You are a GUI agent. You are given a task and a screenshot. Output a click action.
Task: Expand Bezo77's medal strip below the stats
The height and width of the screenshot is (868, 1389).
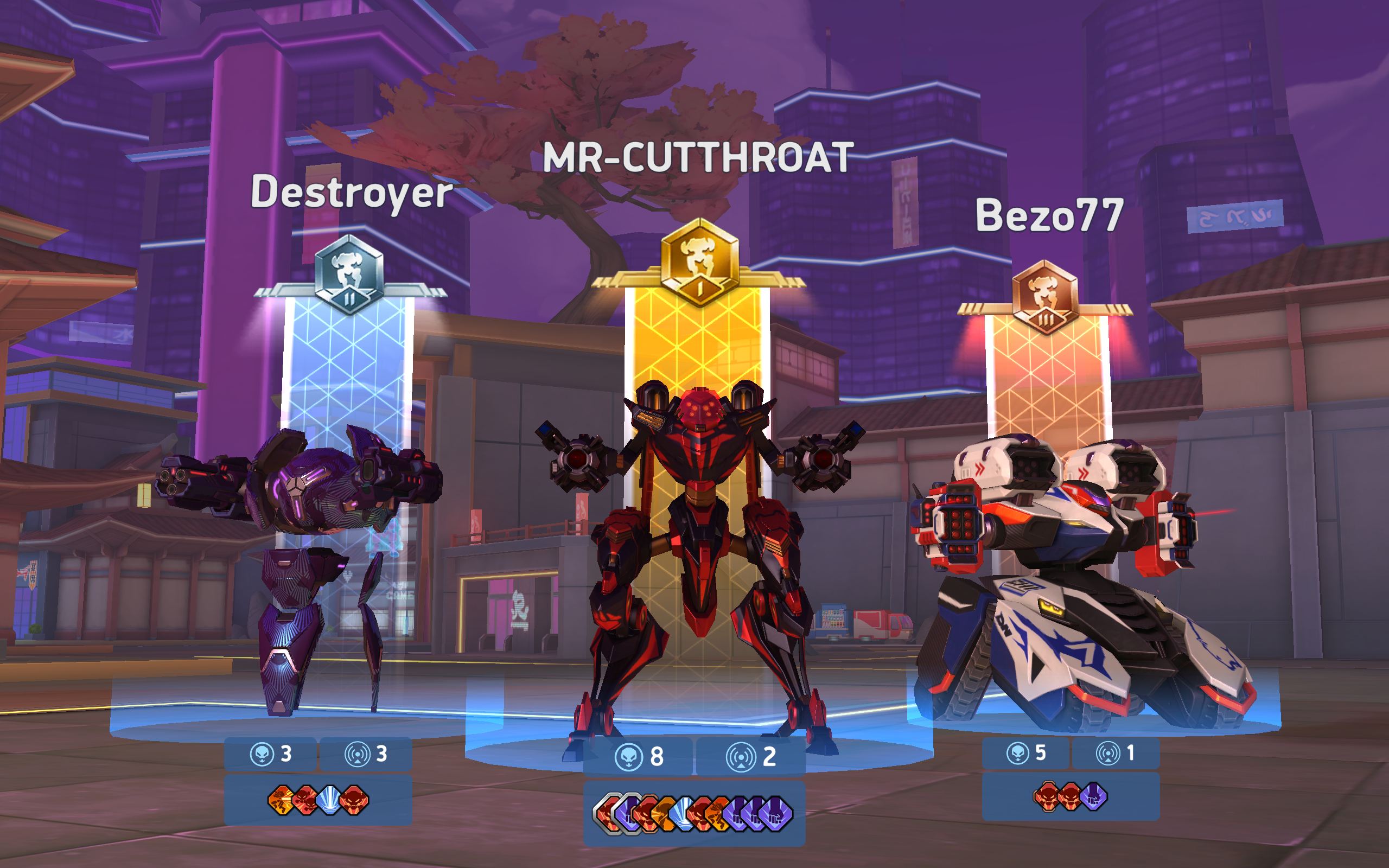1071,797
